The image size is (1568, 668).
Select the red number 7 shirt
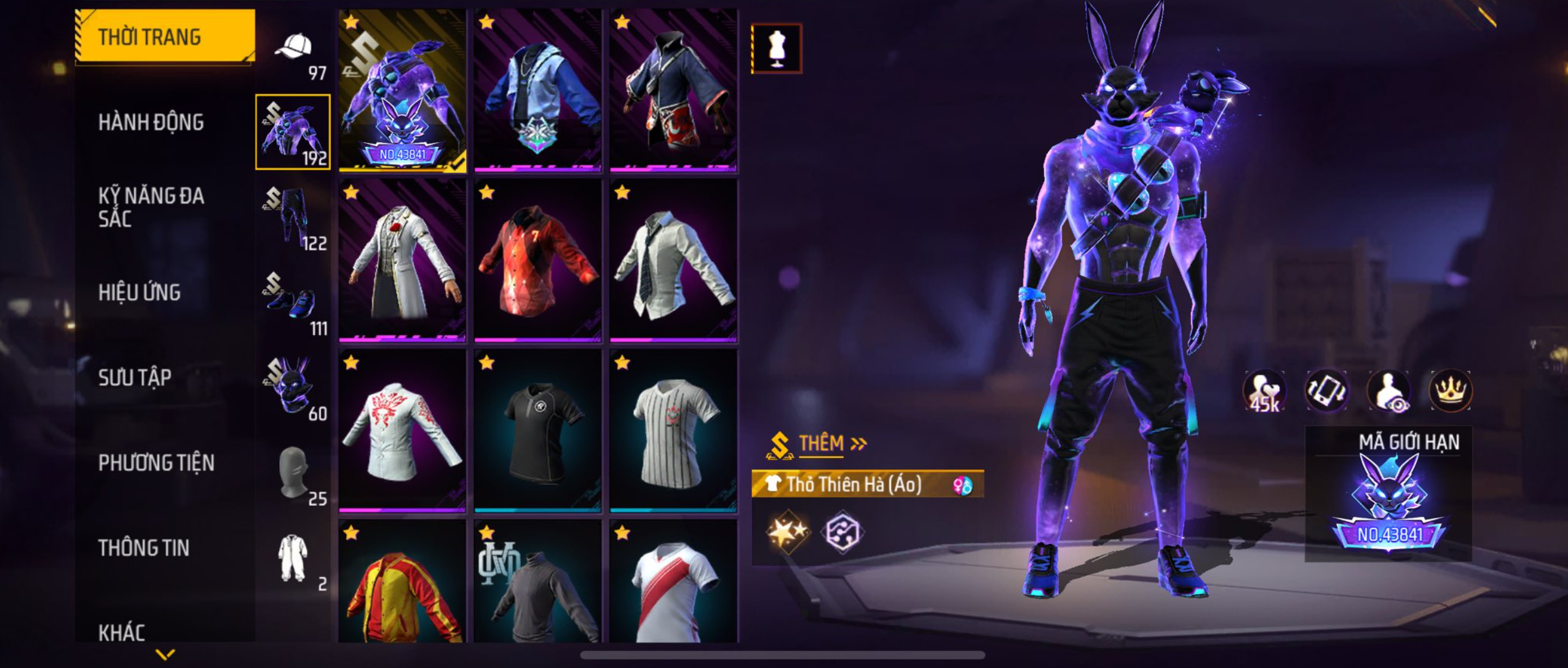(537, 260)
